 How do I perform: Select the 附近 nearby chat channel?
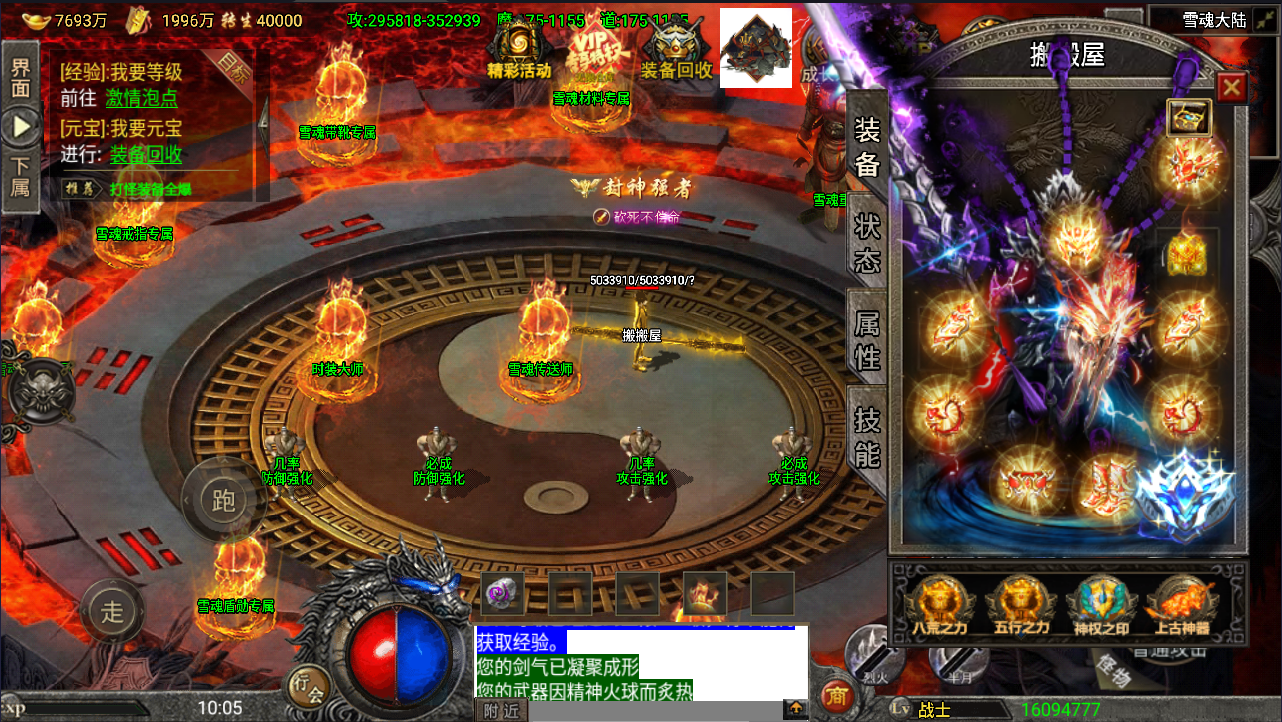pos(500,710)
